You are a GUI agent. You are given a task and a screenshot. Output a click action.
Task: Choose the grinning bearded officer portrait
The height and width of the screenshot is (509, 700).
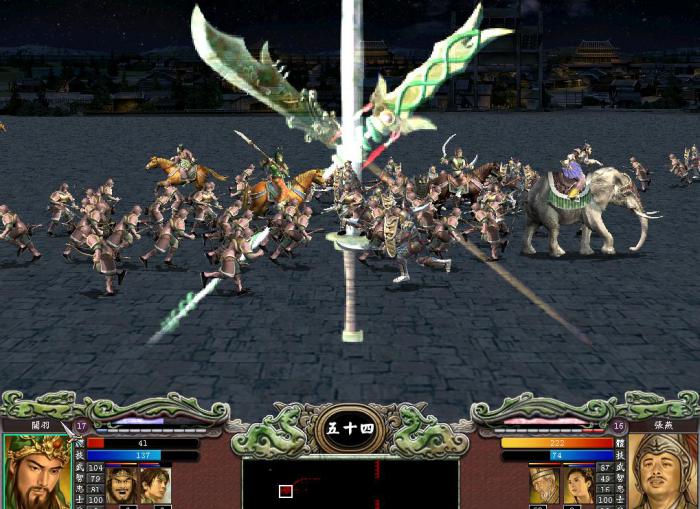tap(122, 485)
